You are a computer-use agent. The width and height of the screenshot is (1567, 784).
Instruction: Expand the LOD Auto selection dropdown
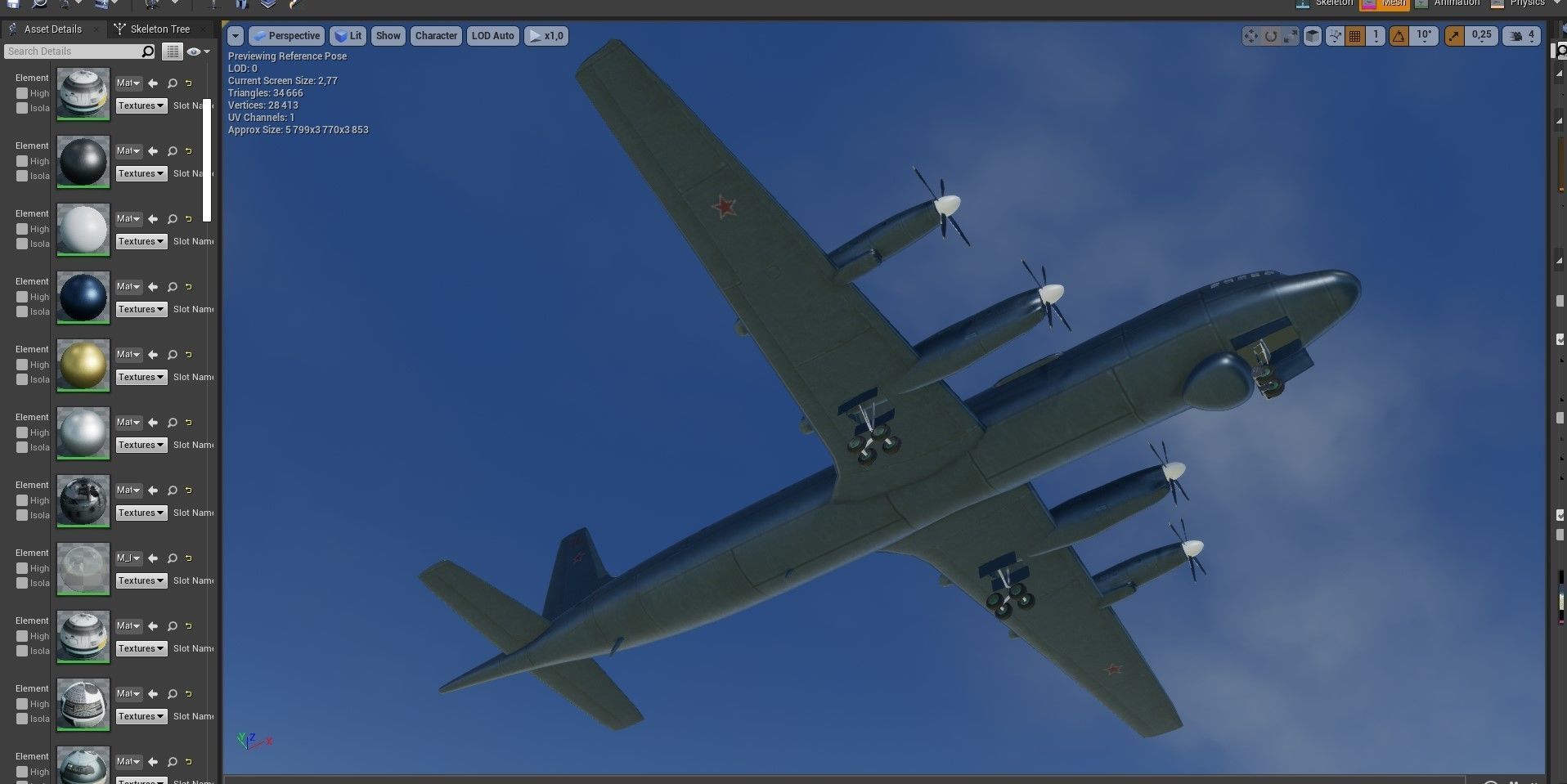pyautogui.click(x=492, y=35)
